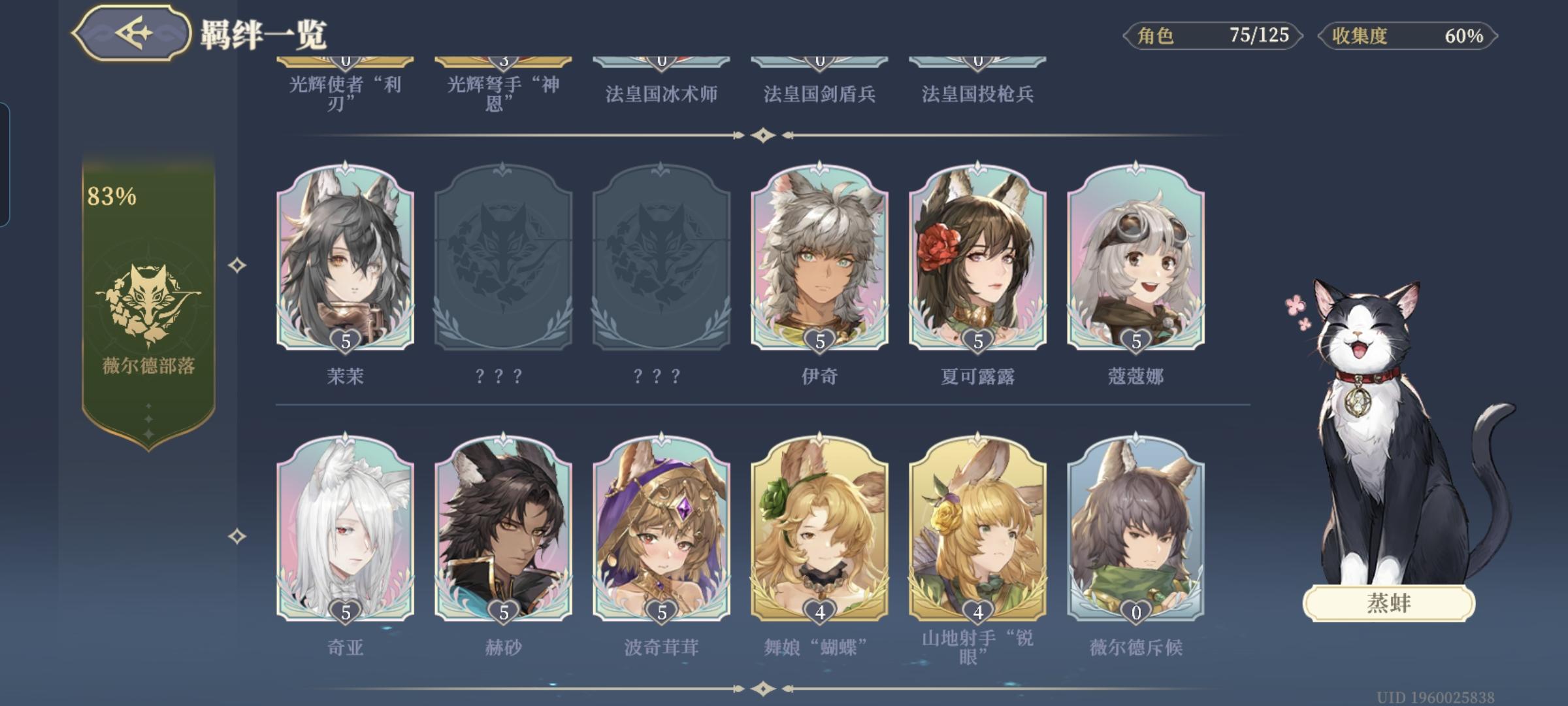
Task: Click the level 0 heart on 薇尔德斥候's card
Action: (x=1135, y=613)
